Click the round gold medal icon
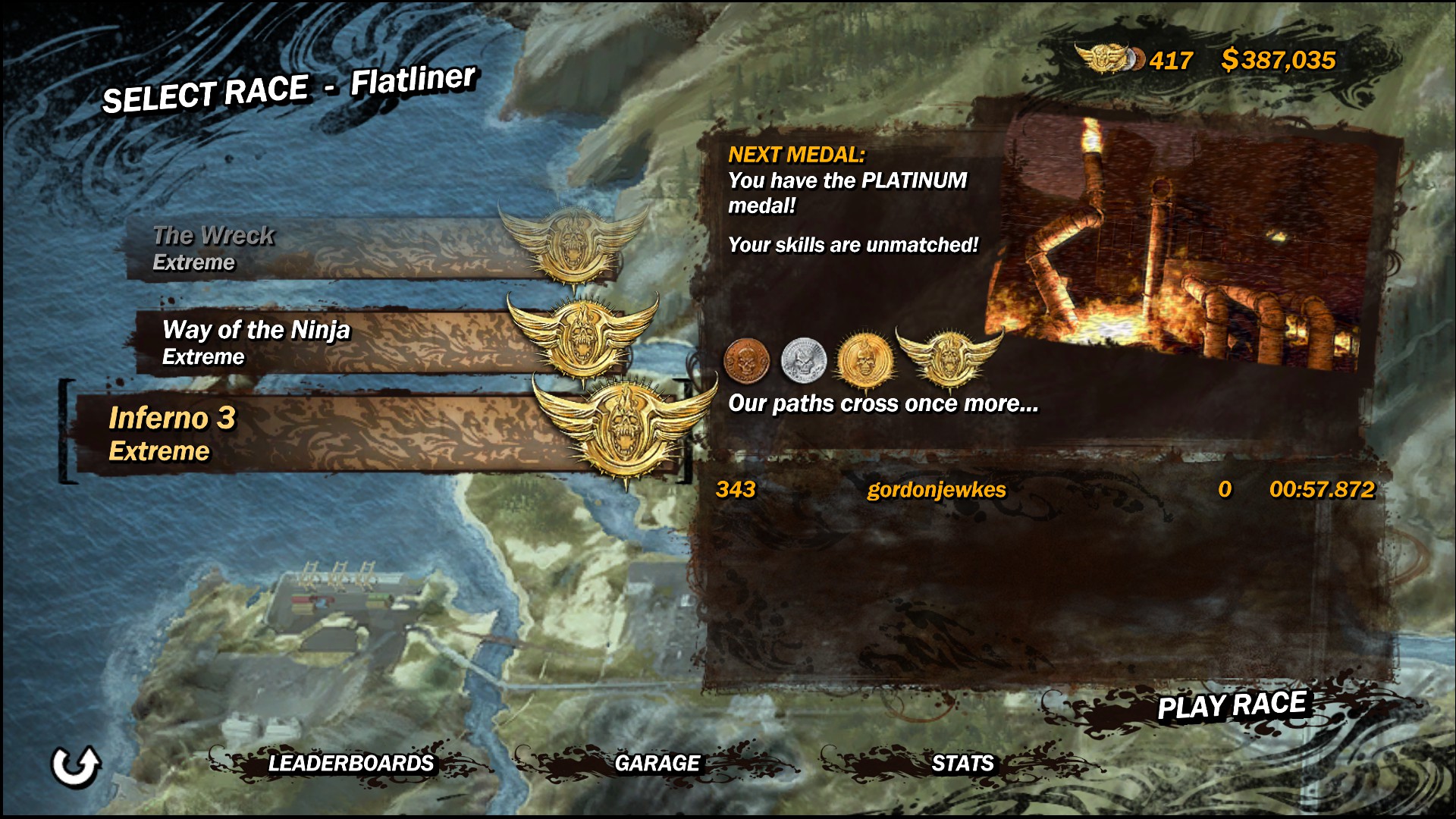1456x819 pixels. pyautogui.click(x=863, y=359)
